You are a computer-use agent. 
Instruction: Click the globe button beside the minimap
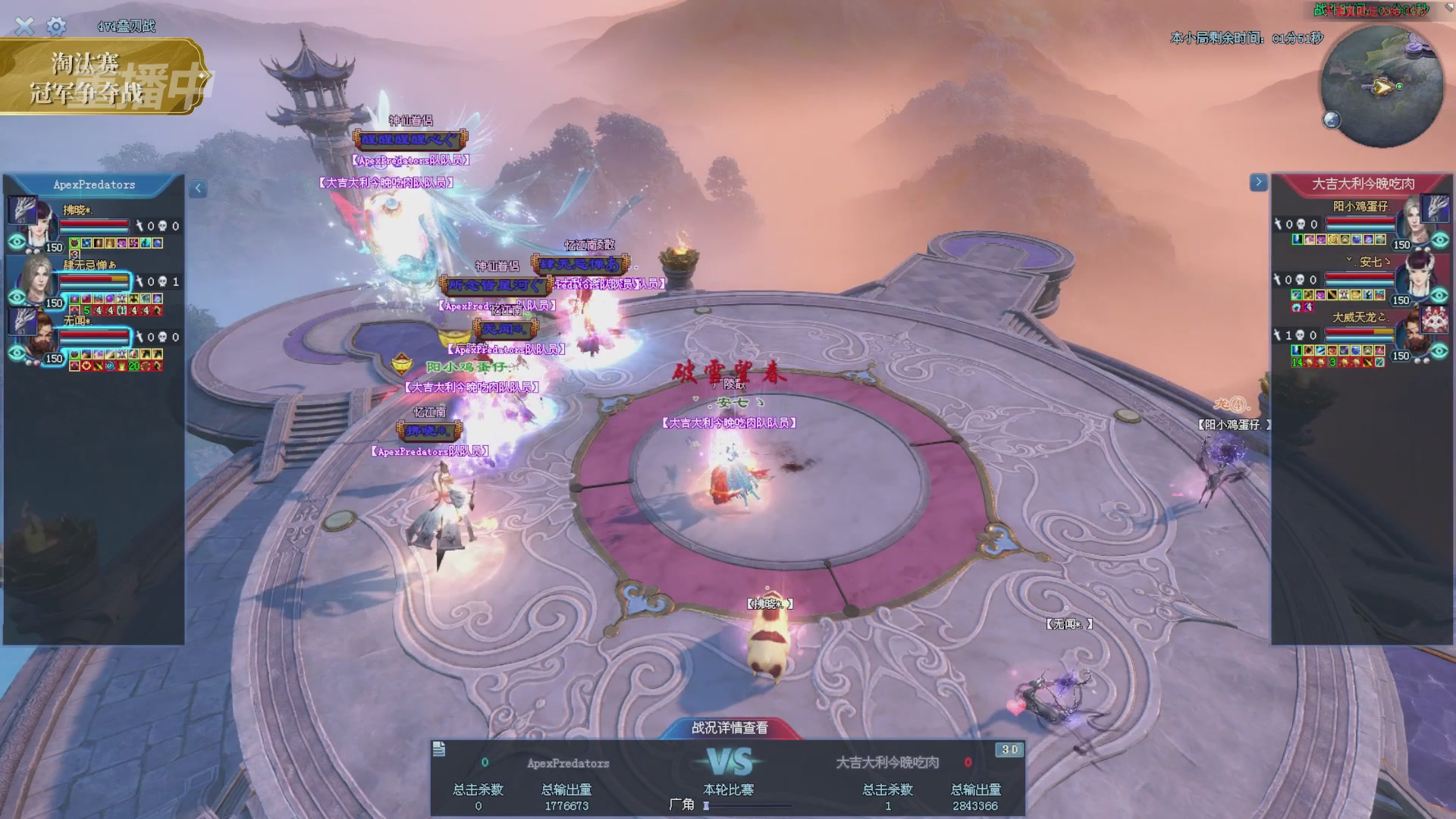1332,119
